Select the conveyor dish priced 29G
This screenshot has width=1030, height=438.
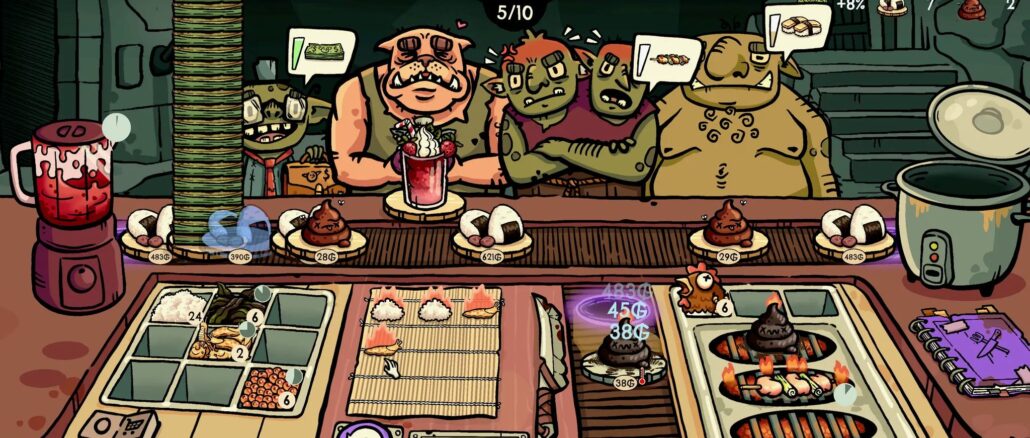(728, 229)
